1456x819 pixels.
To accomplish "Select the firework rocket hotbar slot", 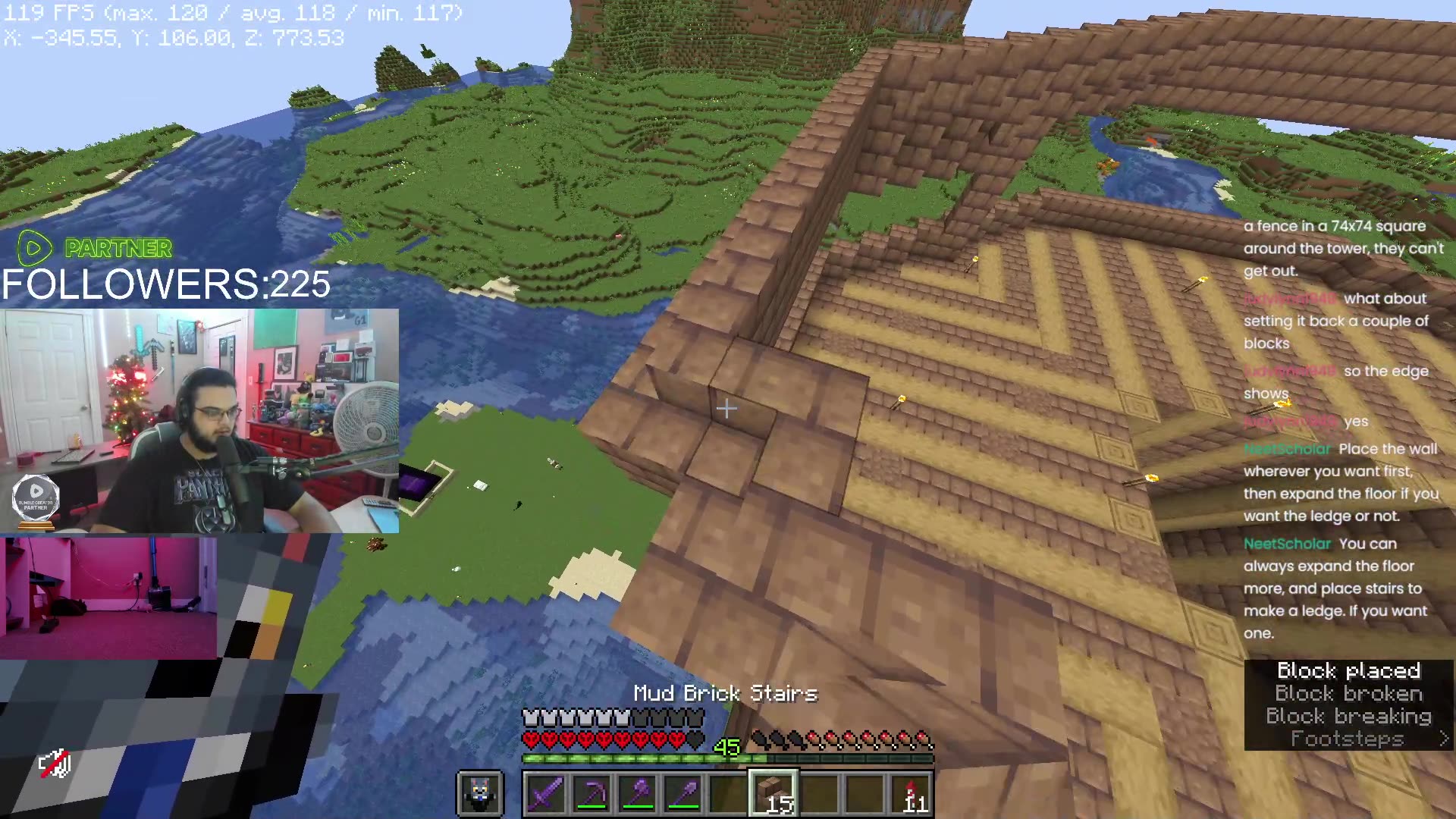I will pyautogui.click(x=911, y=794).
